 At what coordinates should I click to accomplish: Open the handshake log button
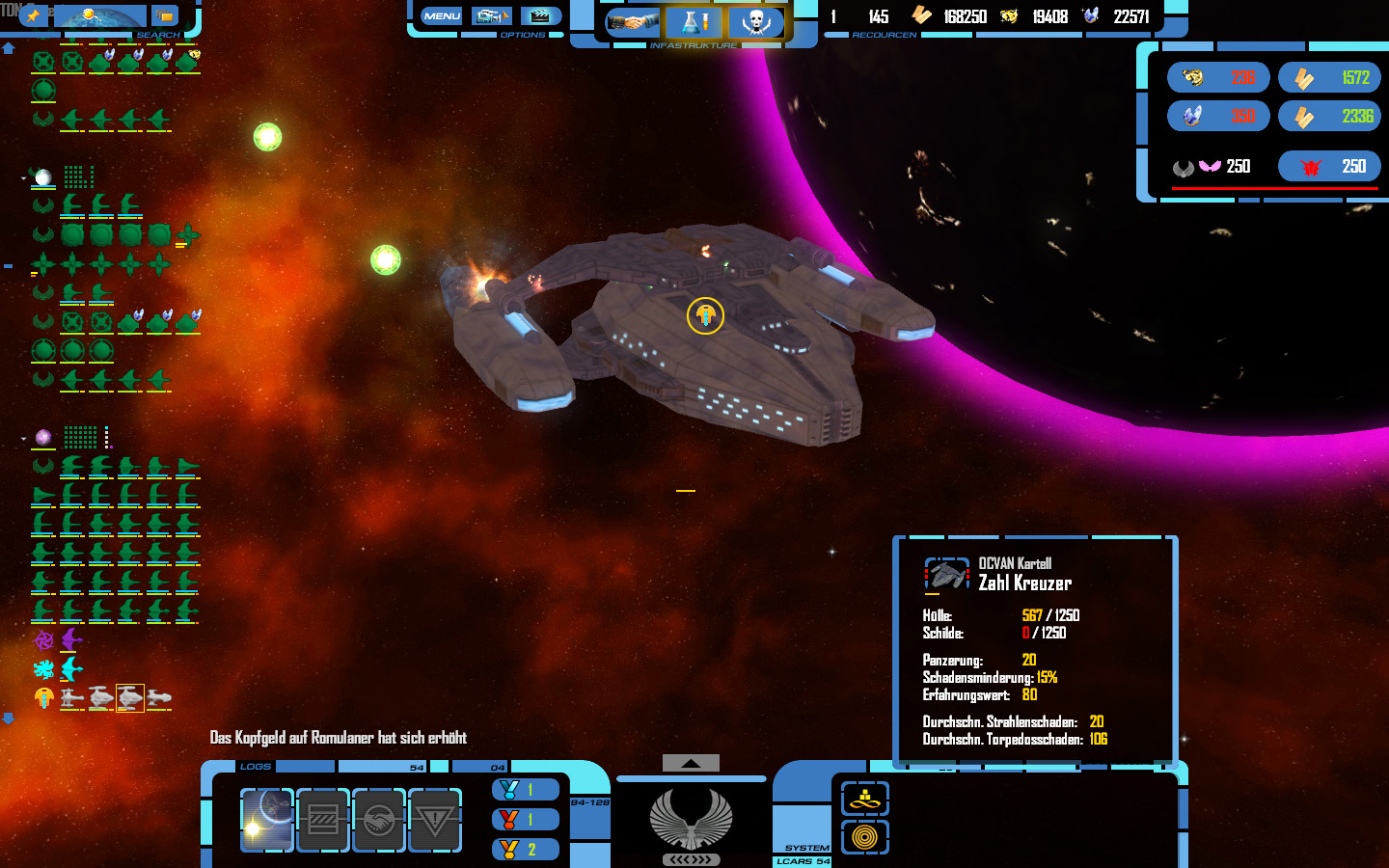378,820
